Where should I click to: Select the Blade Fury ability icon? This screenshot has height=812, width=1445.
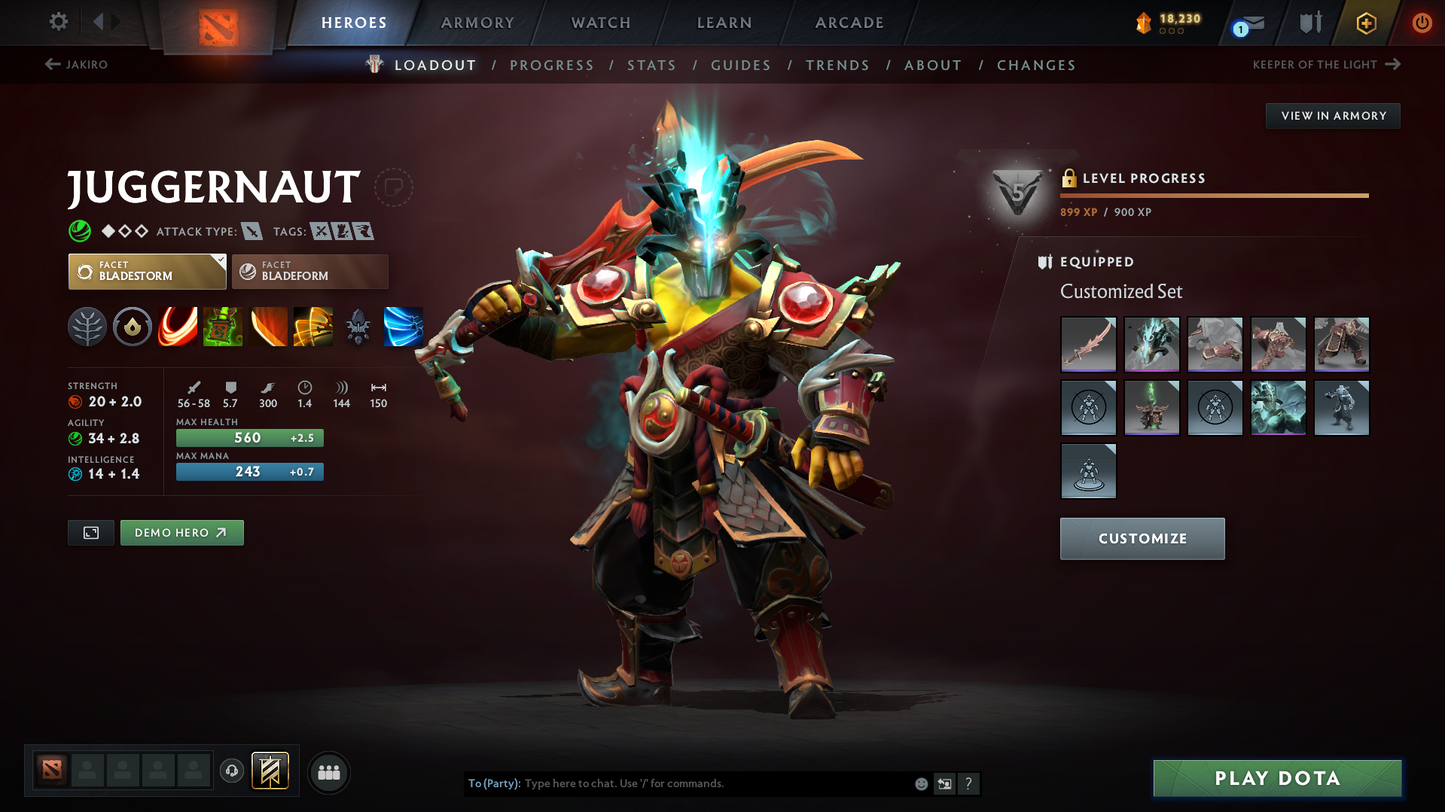point(178,327)
